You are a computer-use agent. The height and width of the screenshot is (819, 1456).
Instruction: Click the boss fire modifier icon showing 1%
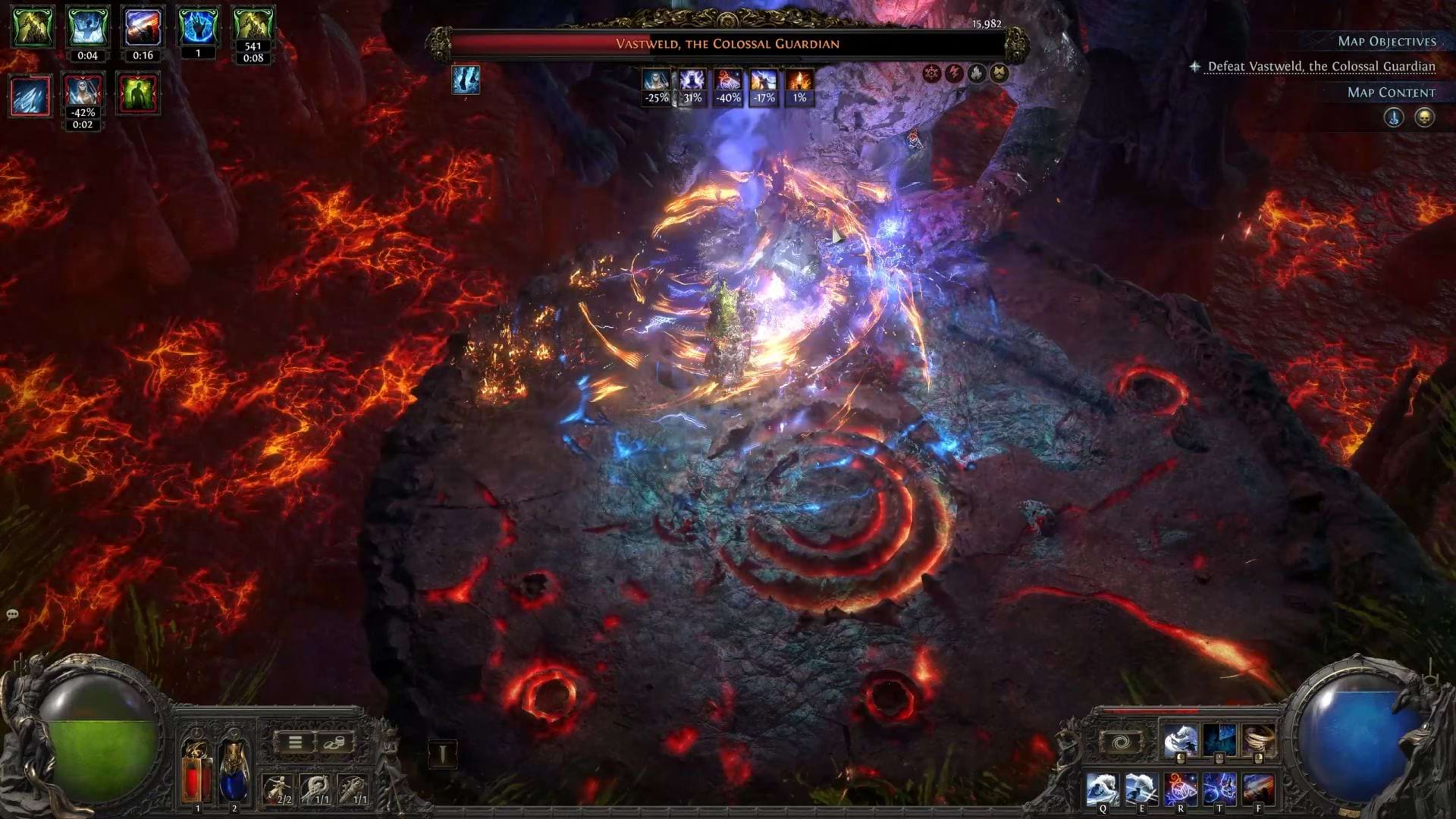(799, 80)
